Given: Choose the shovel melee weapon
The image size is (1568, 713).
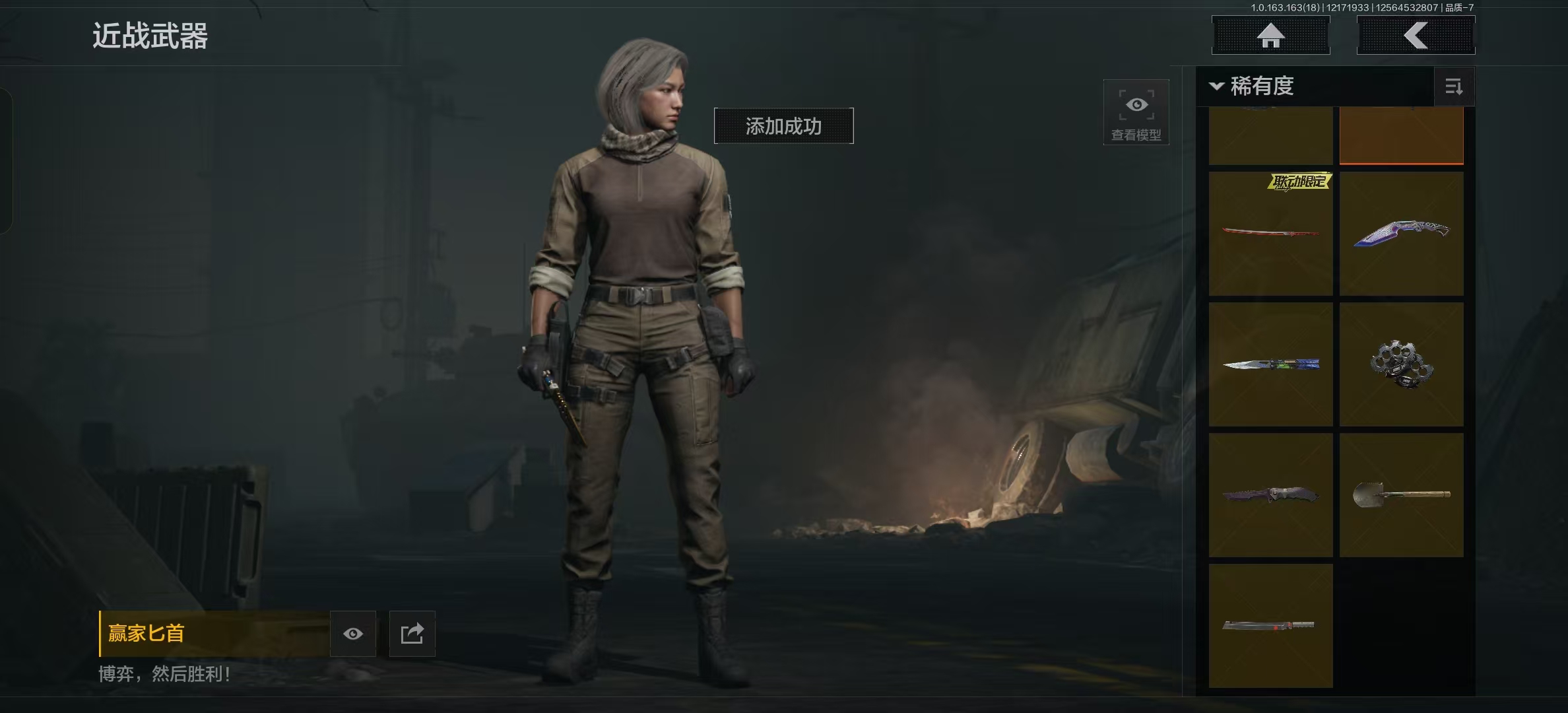Looking at the screenshot, I should [1401, 495].
